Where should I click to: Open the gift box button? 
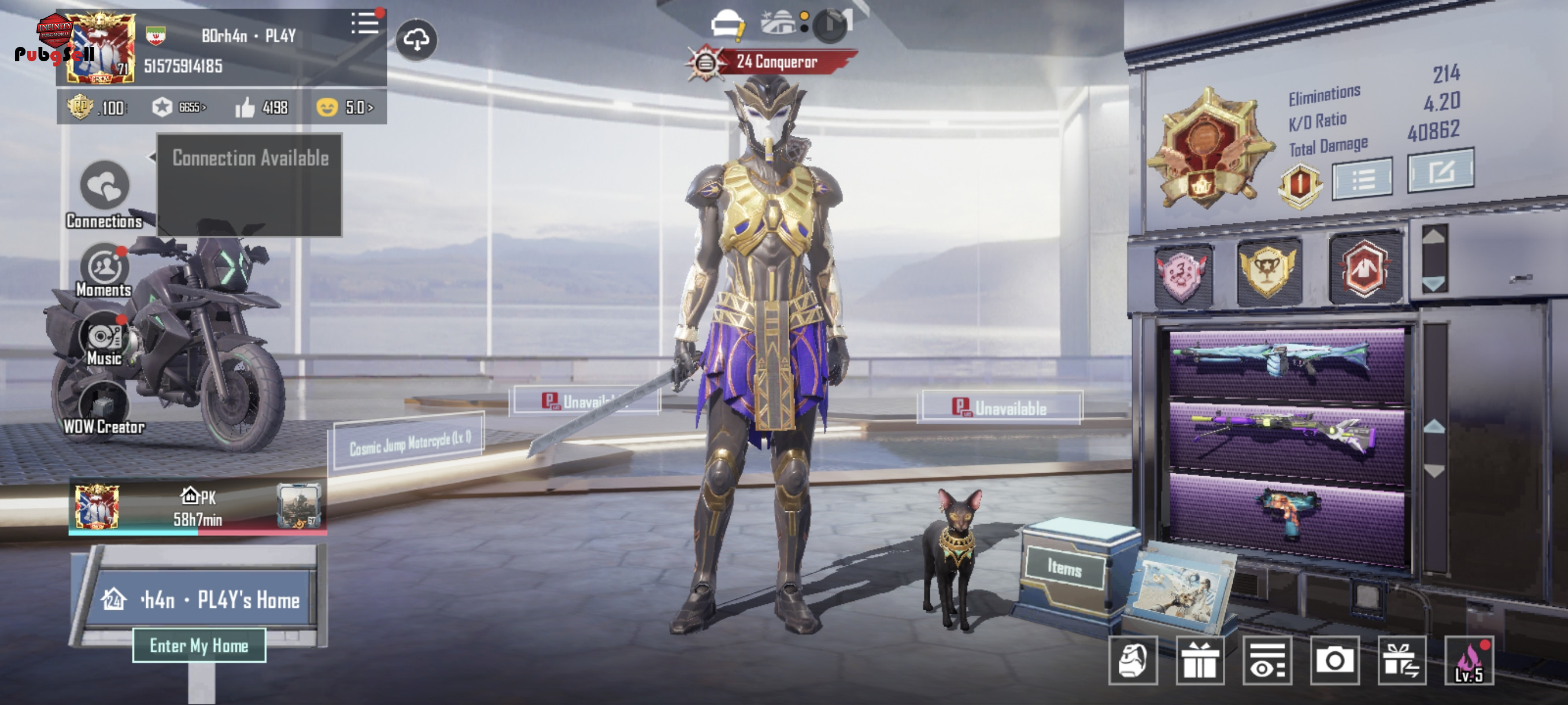coord(1200,661)
